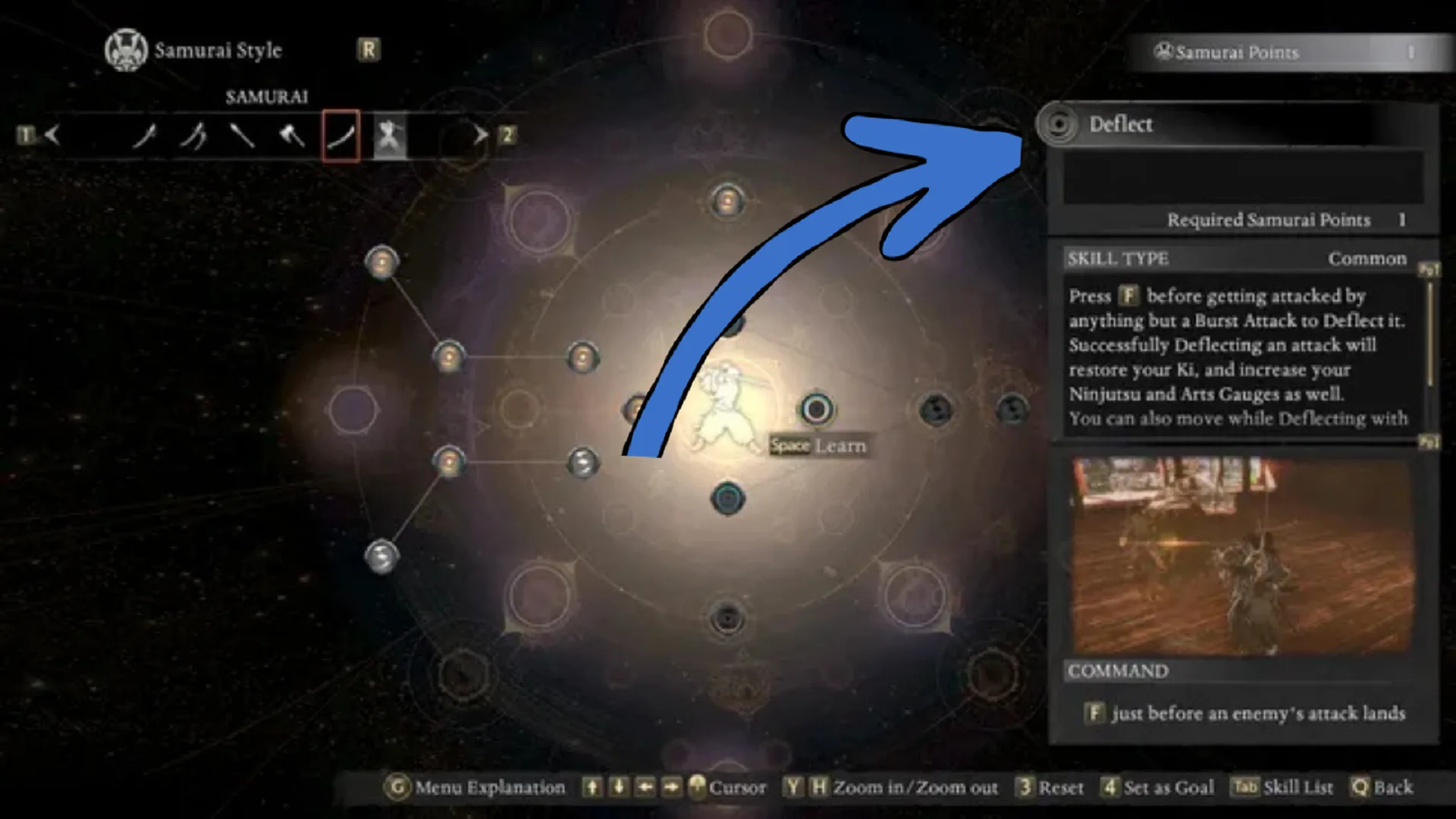Open the Samurai stance skills category
The width and height of the screenshot is (1456, 819).
pos(389,136)
